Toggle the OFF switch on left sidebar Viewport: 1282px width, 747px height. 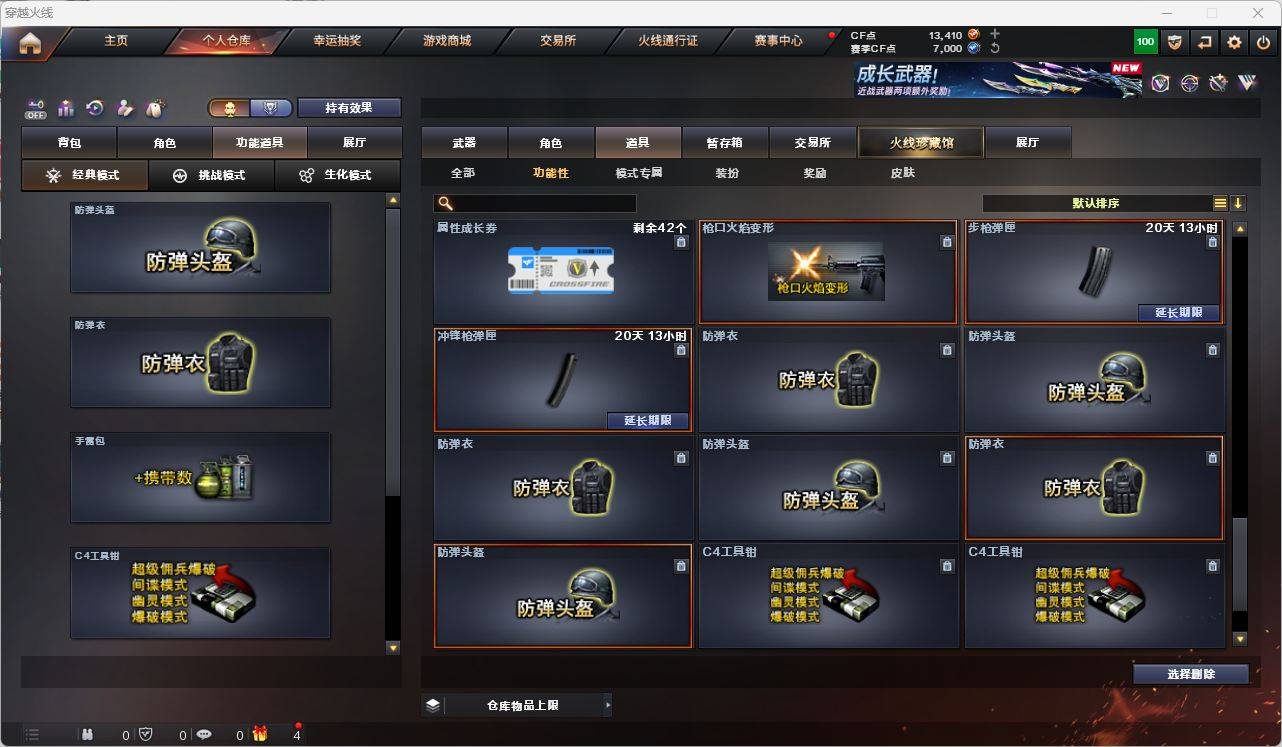pyautogui.click(x=37, y=109)
